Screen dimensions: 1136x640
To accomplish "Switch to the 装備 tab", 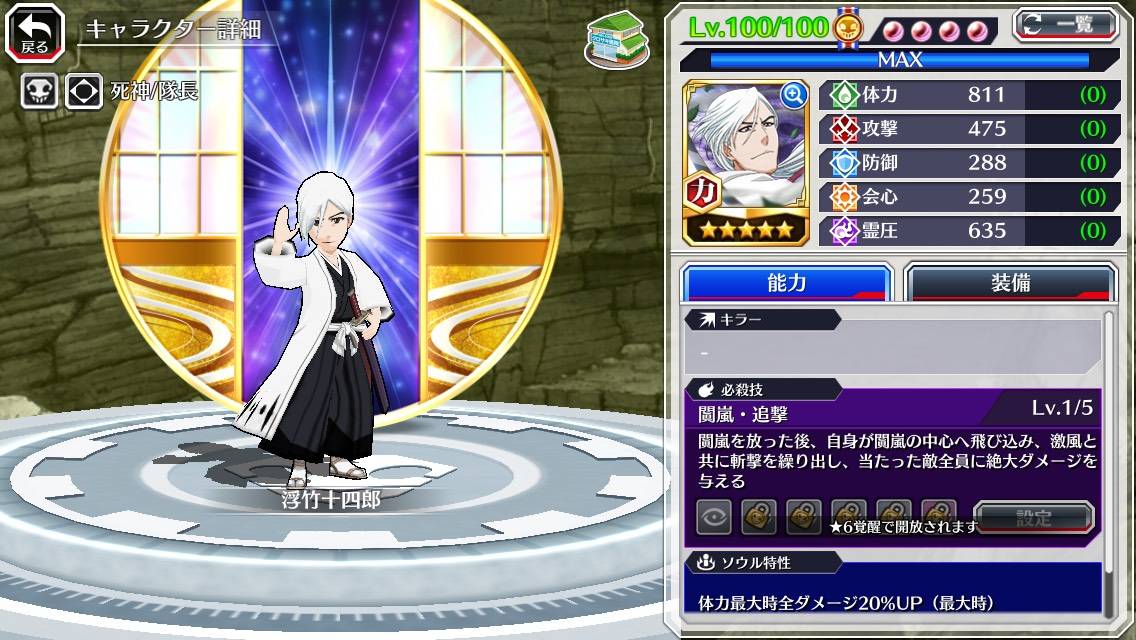I will (x=1009, y=283).
